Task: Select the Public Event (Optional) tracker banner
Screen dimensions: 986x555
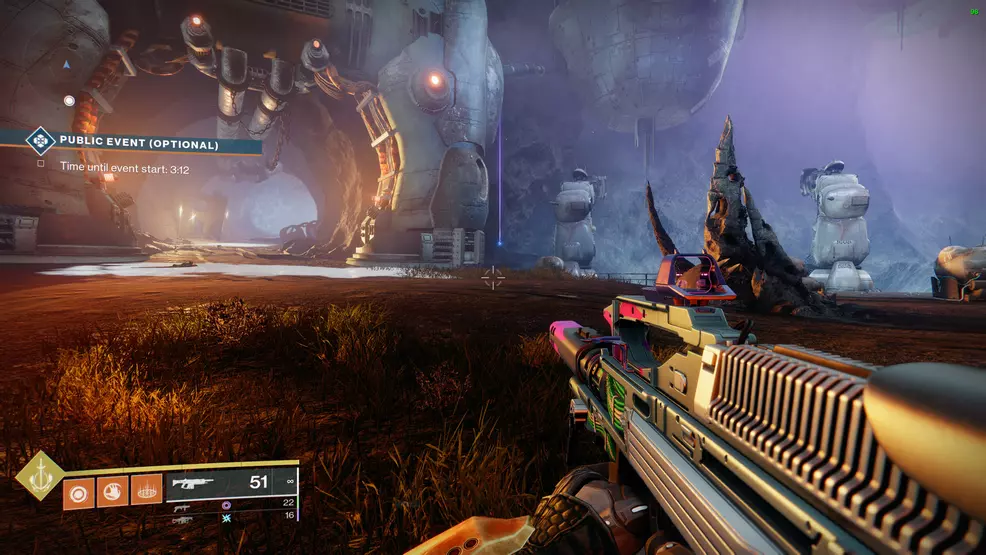Action: tap(138, 144)
